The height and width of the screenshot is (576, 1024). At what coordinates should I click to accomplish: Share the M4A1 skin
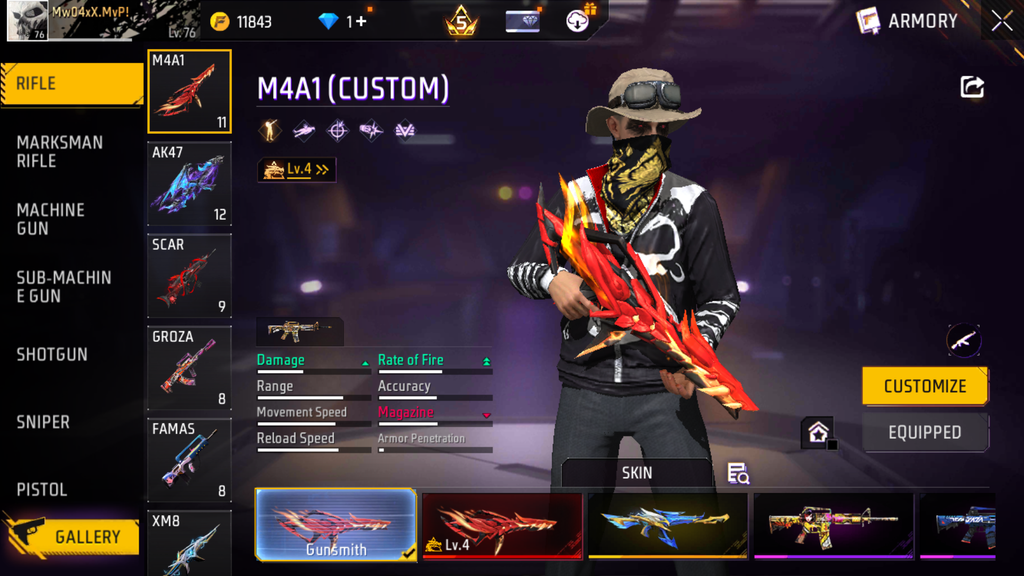[x=972, y=87]
